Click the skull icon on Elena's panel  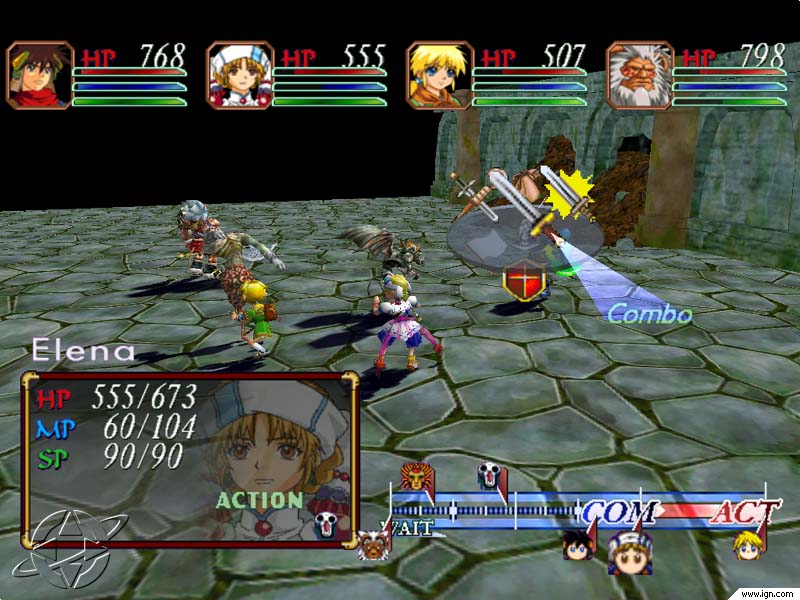click(x=328, y=523)
